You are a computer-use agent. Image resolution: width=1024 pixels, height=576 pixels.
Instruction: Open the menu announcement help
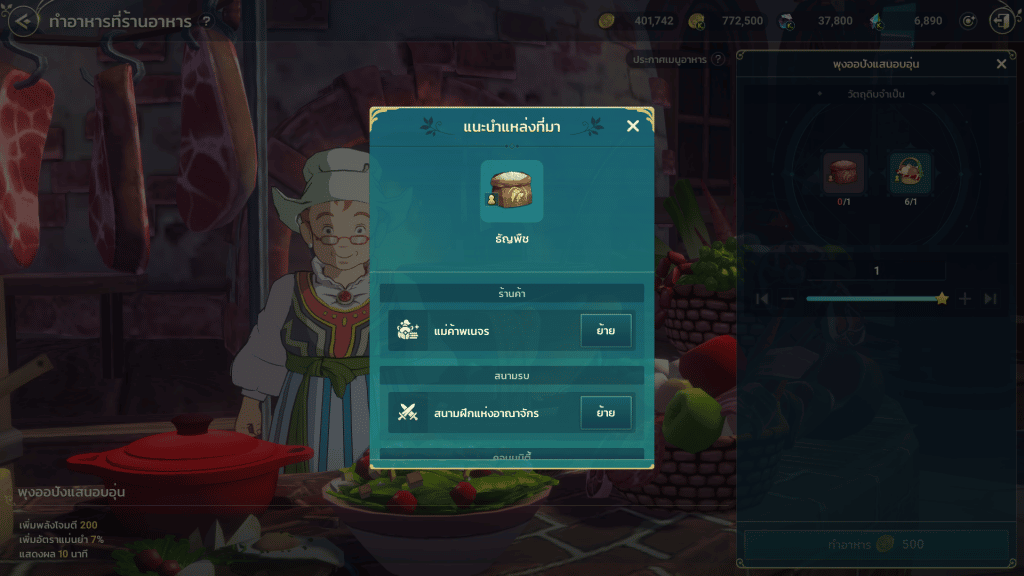(x=717, y=60)
